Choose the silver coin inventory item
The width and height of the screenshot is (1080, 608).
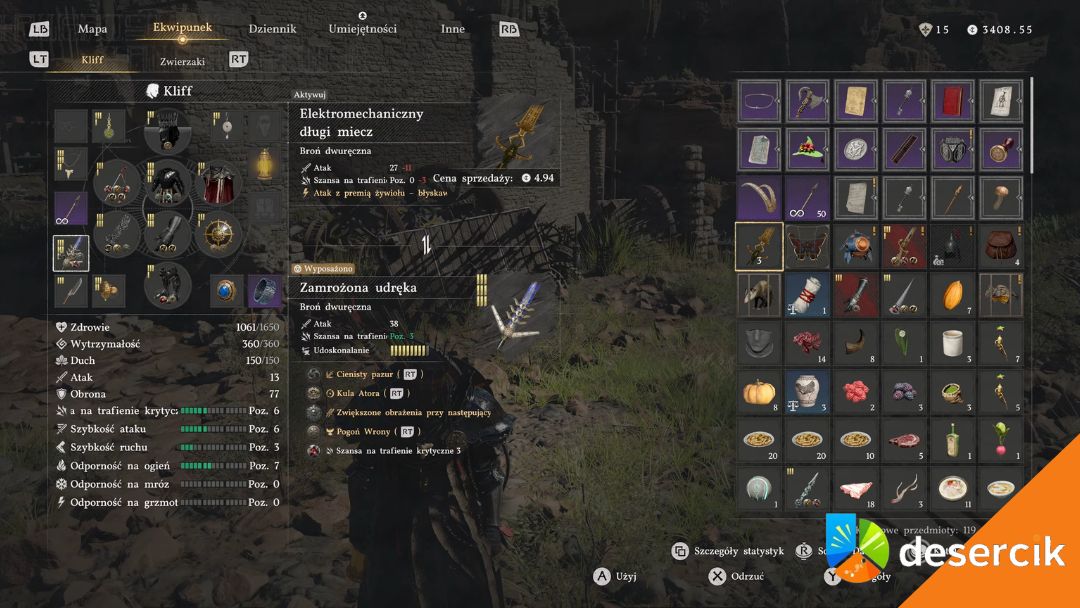(856, 149)
